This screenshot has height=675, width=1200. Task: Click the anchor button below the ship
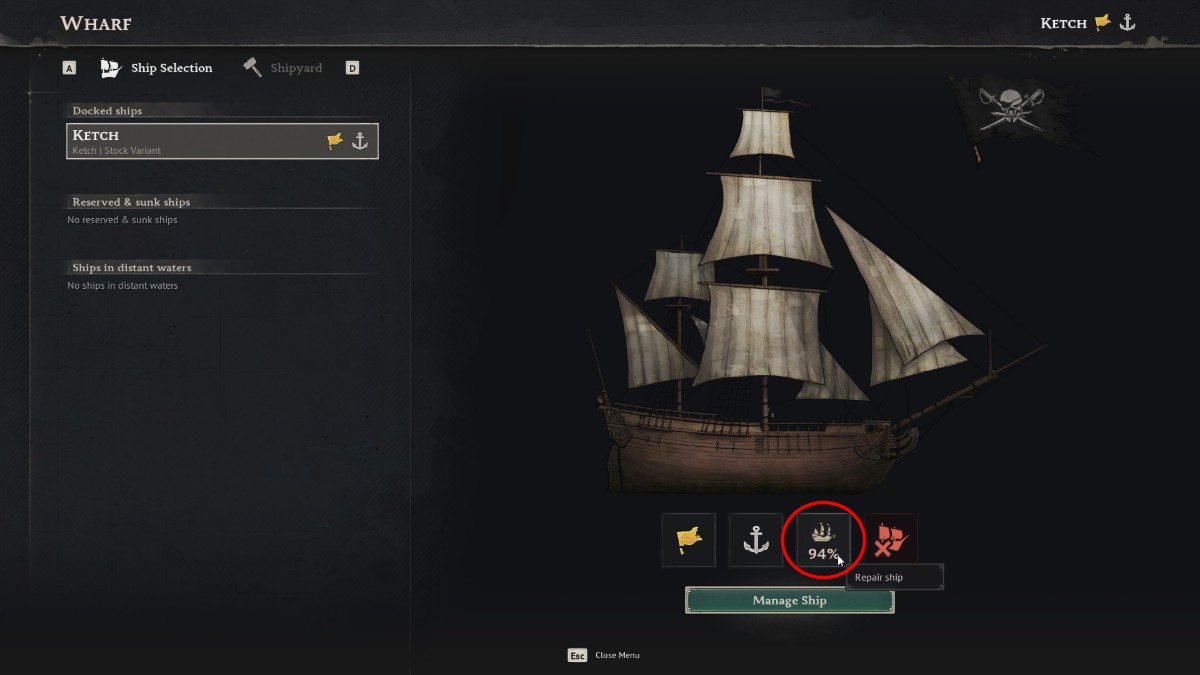tap(755, 540)
